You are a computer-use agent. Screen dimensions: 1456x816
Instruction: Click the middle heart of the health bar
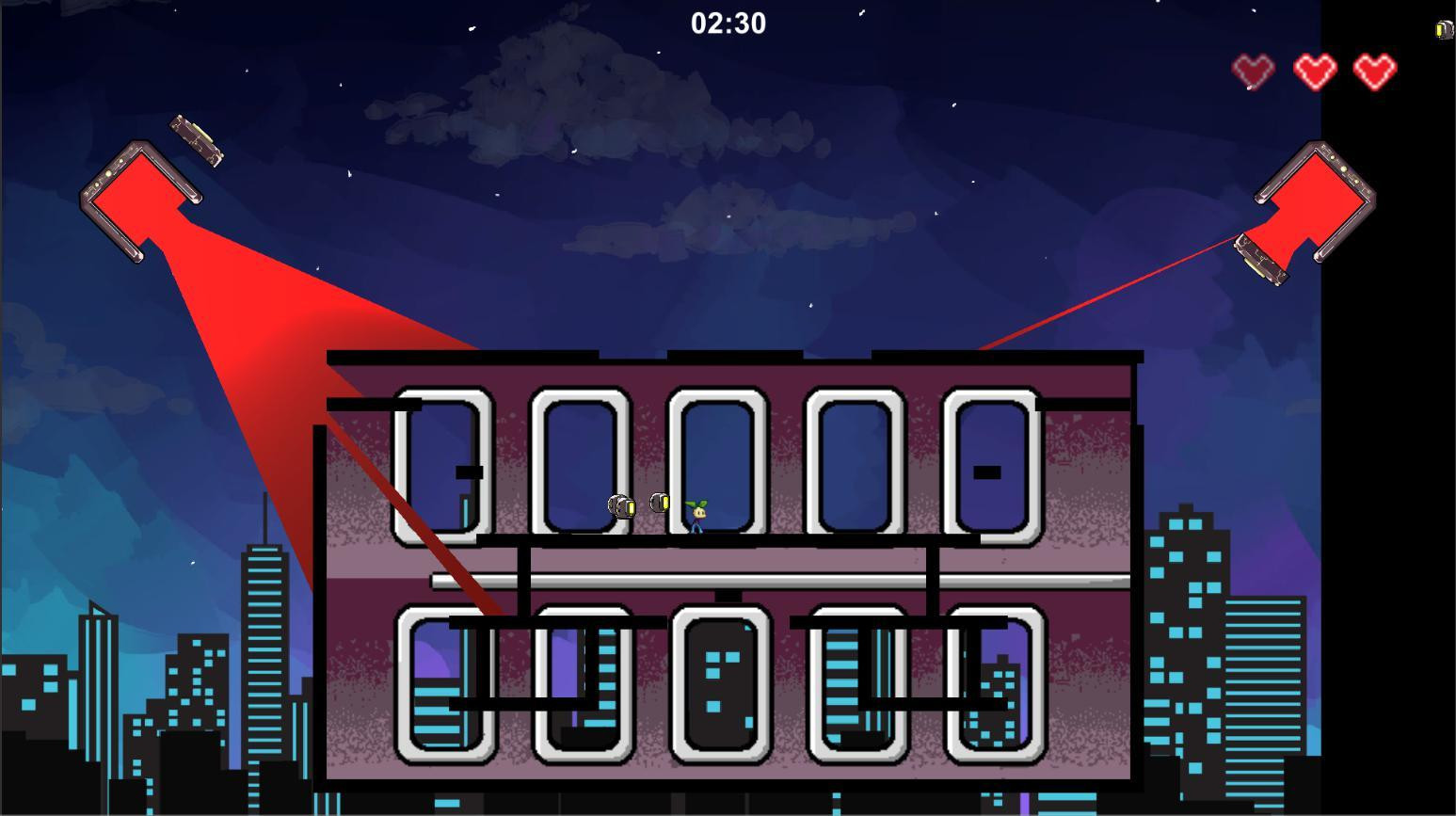1314,69
